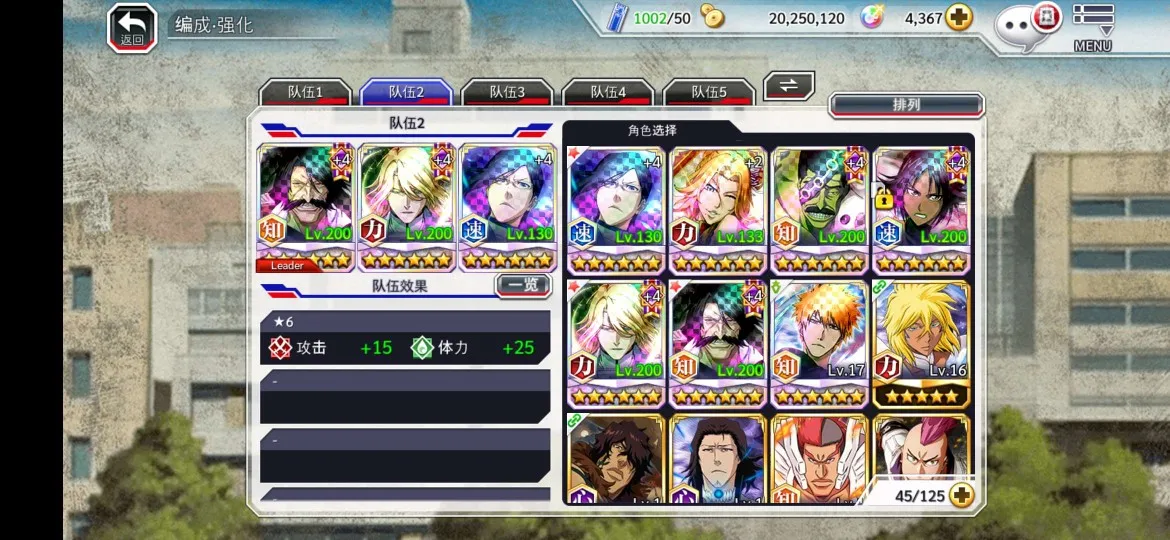Choose the Lv.16 blonde five-star character
This screenshot has width=1170, height=540.
point(921,343)
